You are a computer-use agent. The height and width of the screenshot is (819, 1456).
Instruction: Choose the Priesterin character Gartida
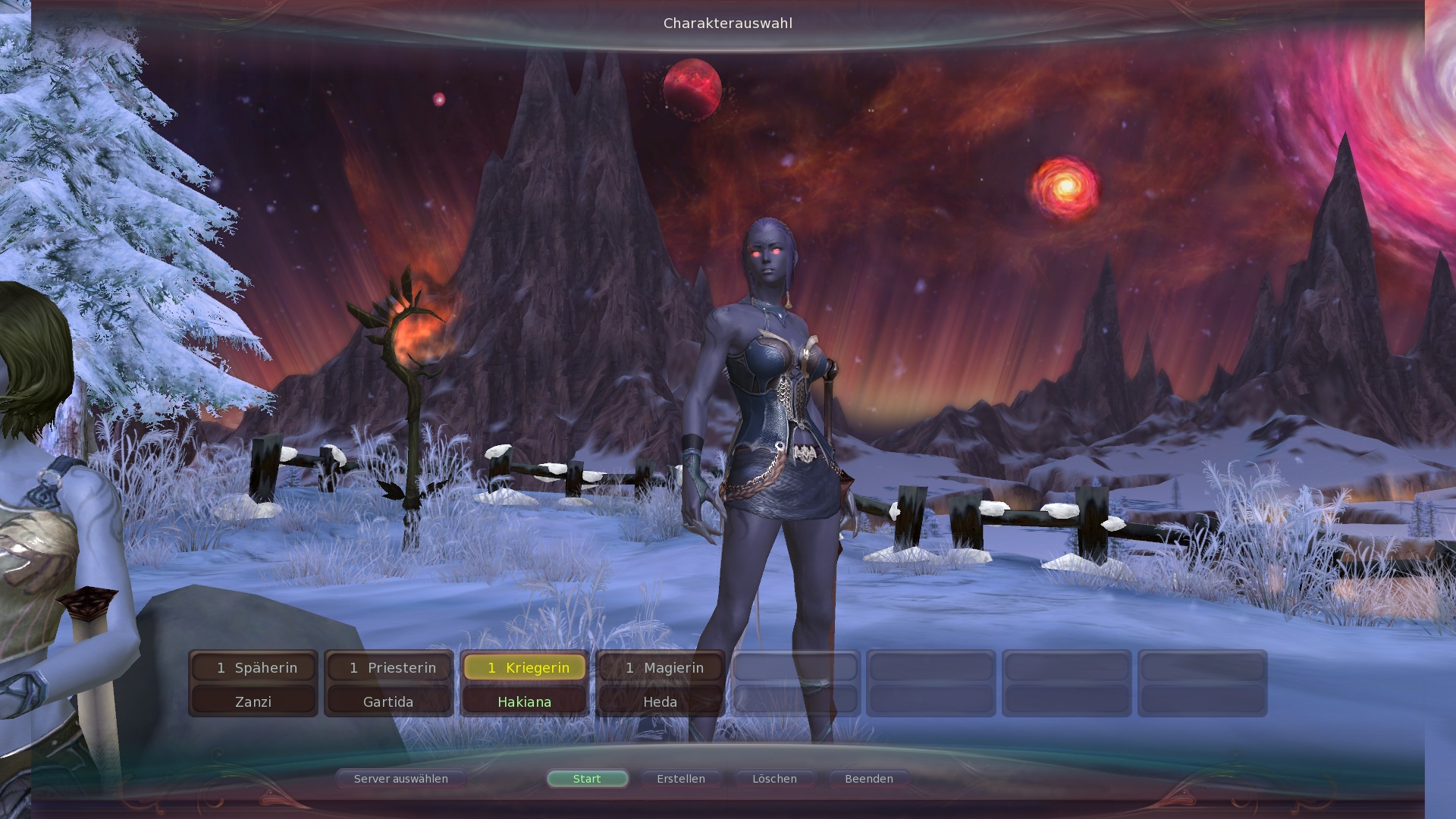[x=388, y=683]
